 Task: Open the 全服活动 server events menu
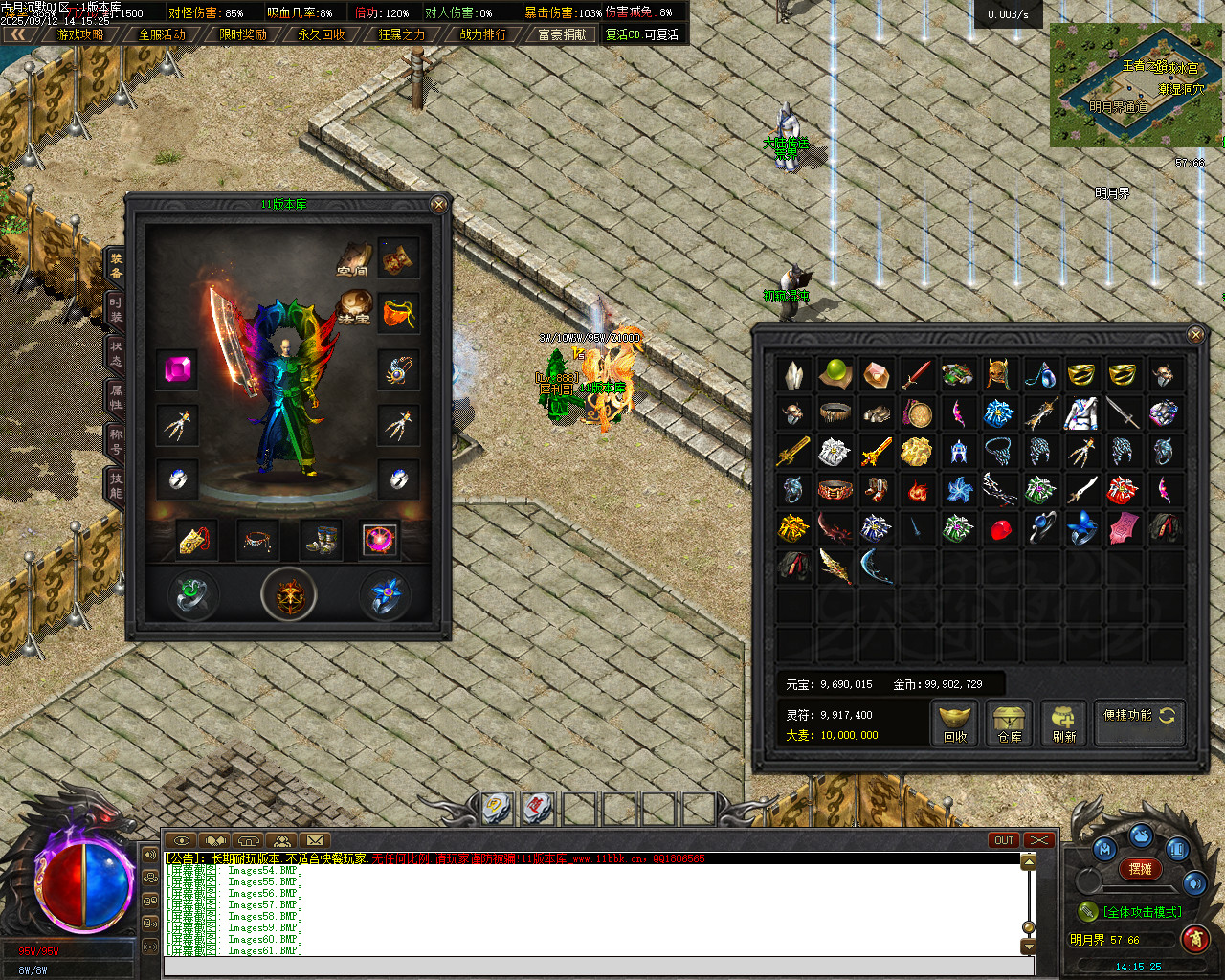coord(162,34)
